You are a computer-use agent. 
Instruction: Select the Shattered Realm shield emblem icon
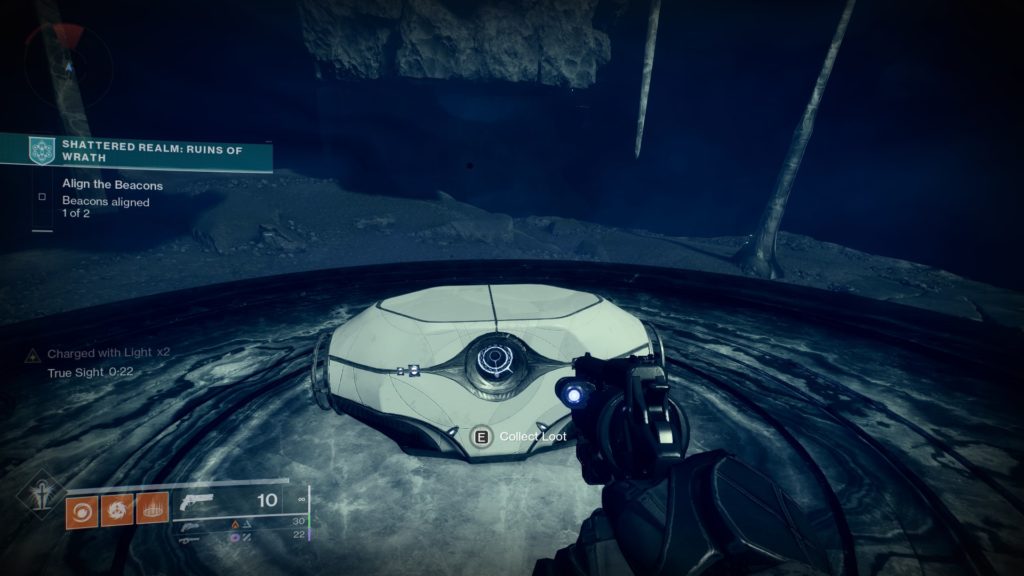(x=40, y=150)
